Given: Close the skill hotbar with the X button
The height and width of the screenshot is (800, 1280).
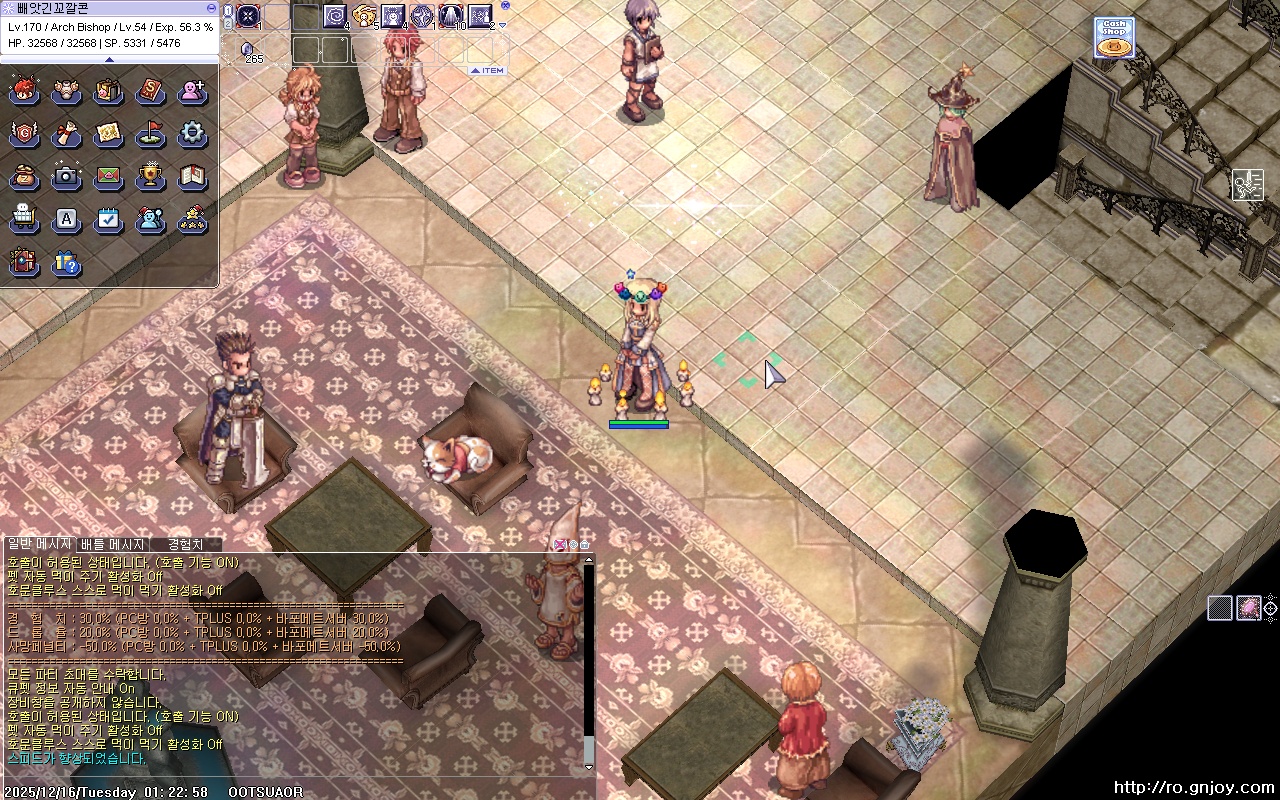Looking at the screenshot, I should pos(505,5).
